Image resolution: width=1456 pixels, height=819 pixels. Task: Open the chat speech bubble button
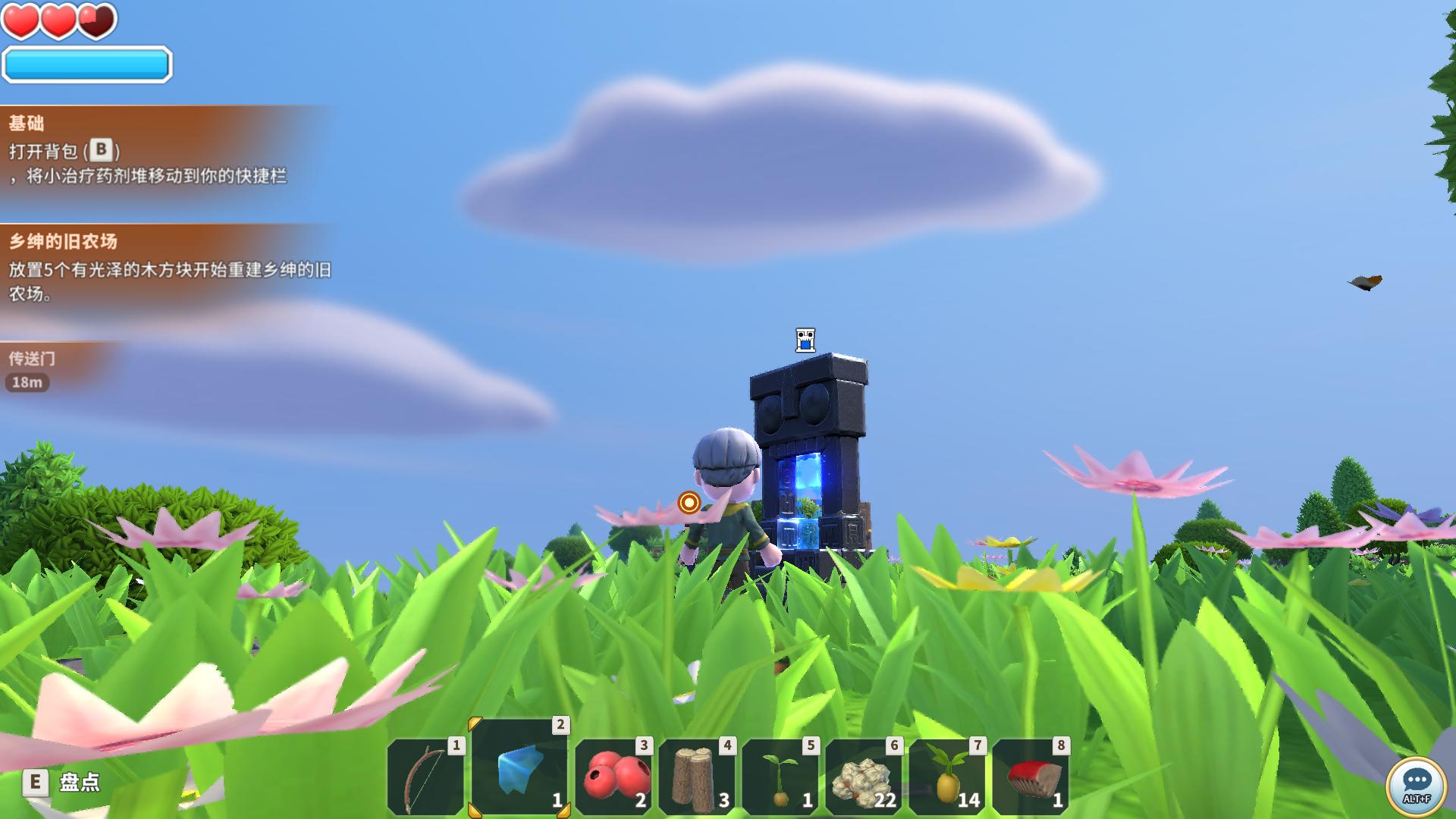(x=1416, y=785)
